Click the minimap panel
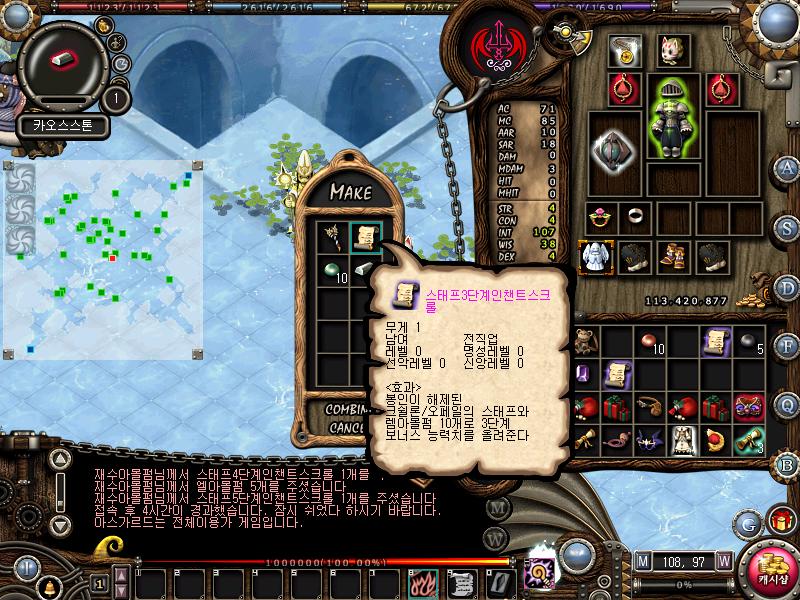The image size is (800, 600). point(105,255)
